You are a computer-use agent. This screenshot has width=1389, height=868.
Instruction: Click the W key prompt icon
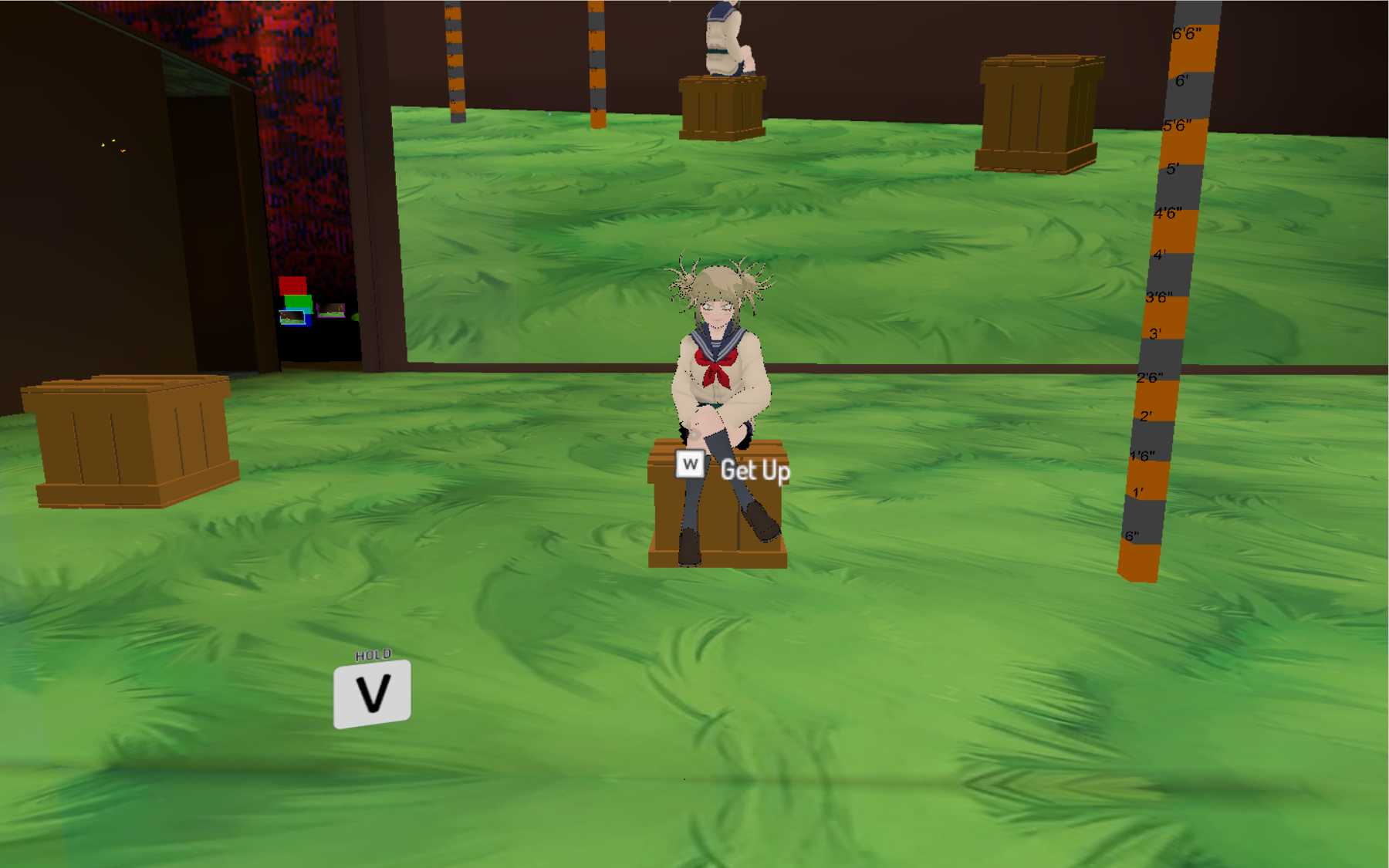click(x=689, y=464)
